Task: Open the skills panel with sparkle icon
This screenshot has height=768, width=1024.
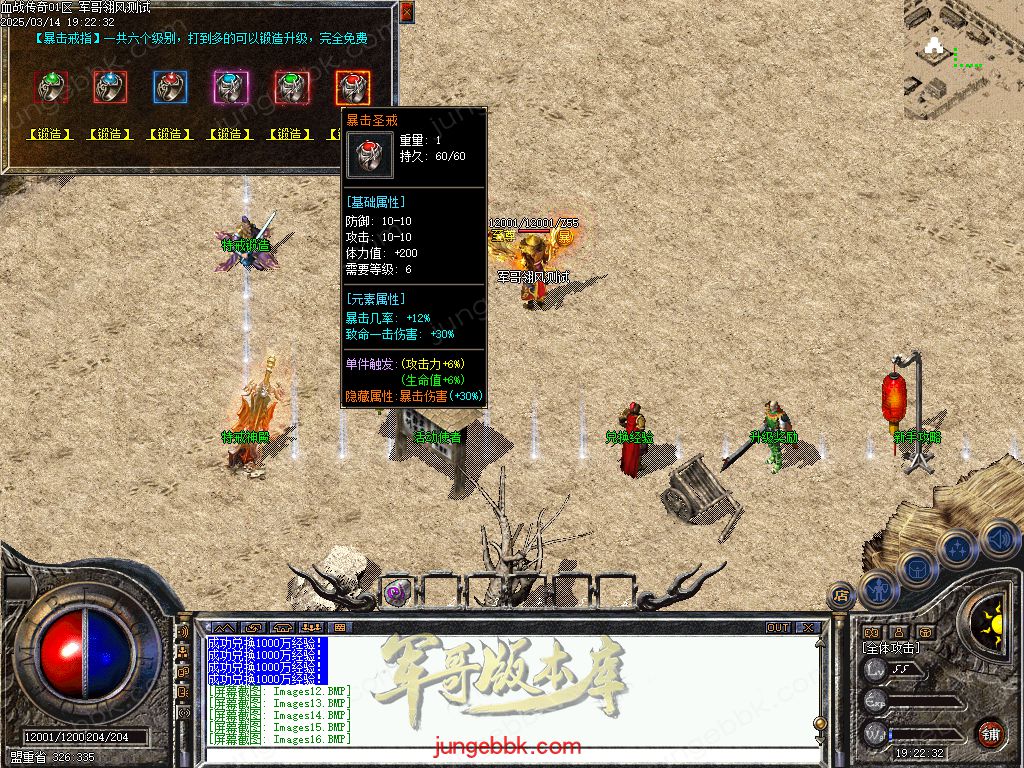Action: coord(957,548)
